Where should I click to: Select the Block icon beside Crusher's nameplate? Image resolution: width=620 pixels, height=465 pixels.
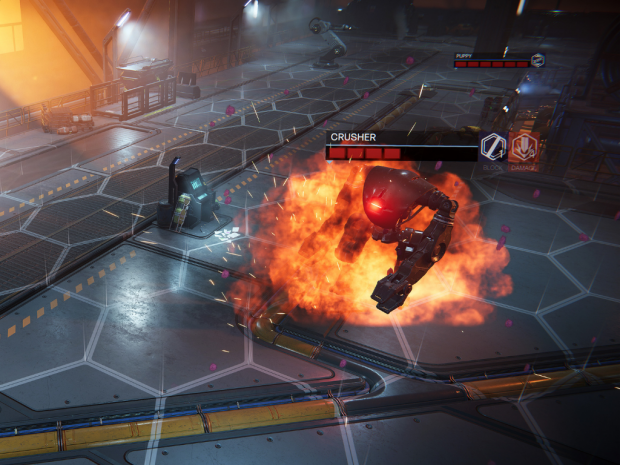(x=493, y=146)
